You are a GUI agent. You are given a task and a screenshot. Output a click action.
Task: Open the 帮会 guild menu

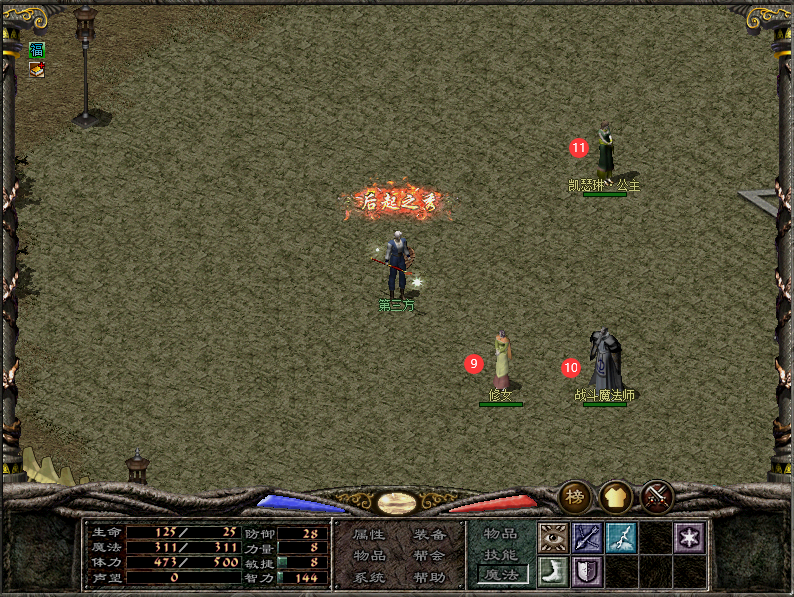429,556
